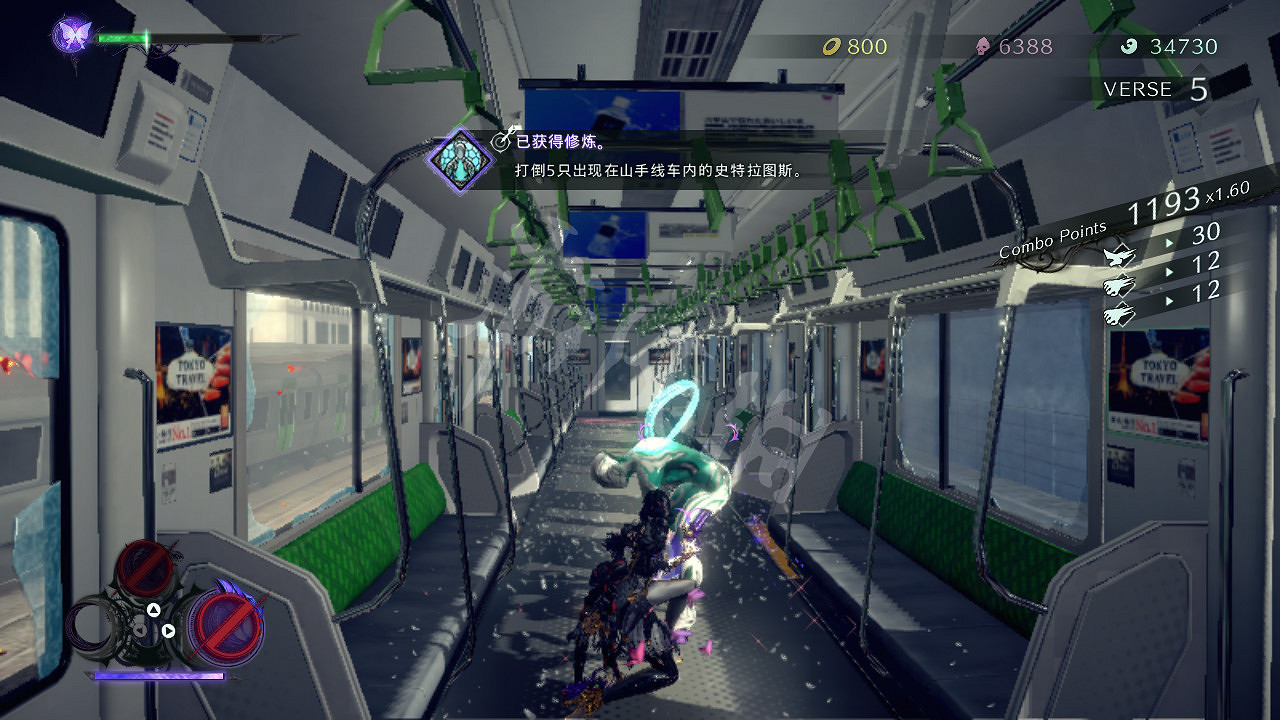Toggle the up arrow on the weapon selector

click(x=153, y=609)
